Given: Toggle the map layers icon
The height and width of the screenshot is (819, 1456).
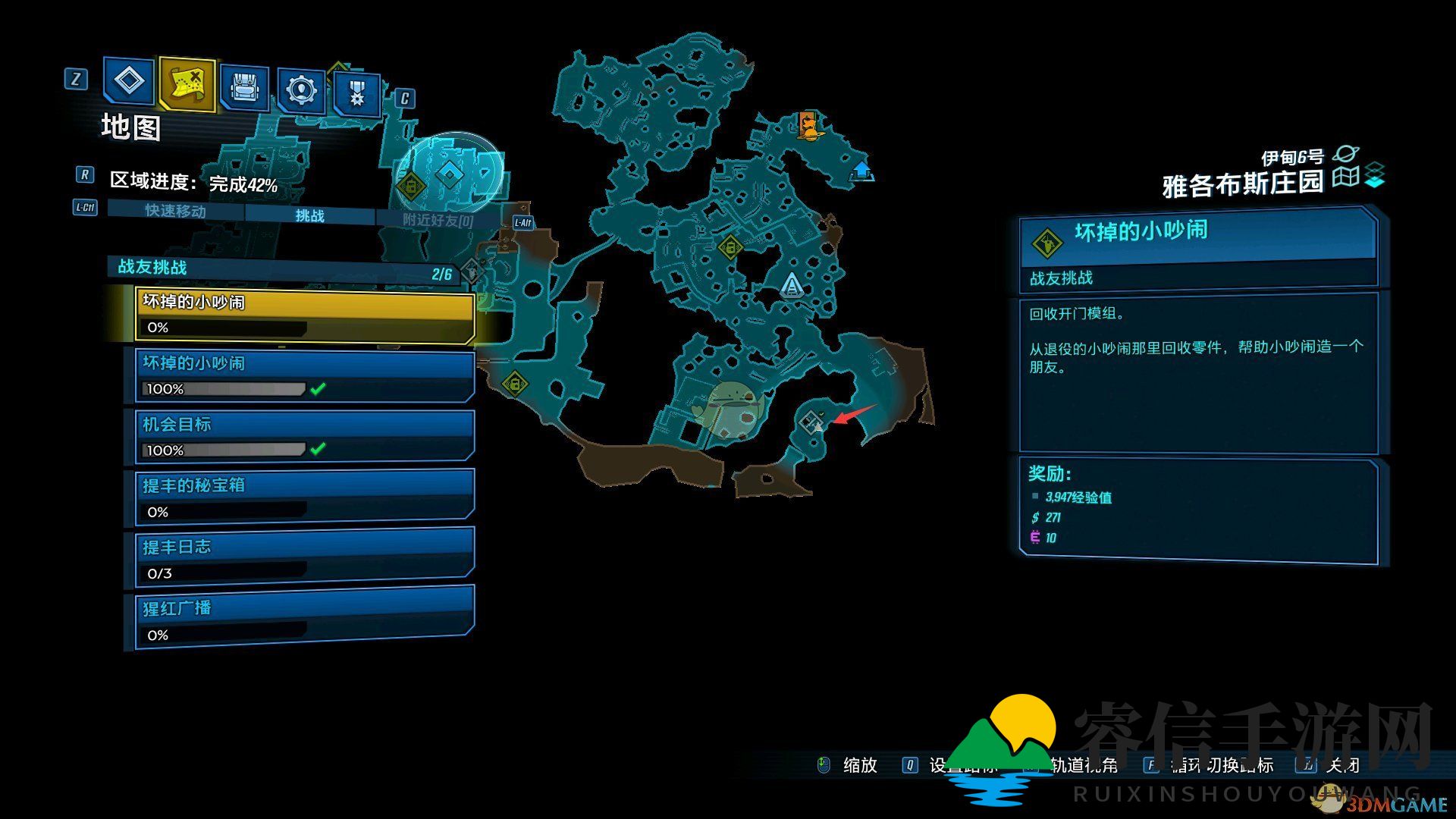Looking at the screenshot, I should [x=1374, y=176].
